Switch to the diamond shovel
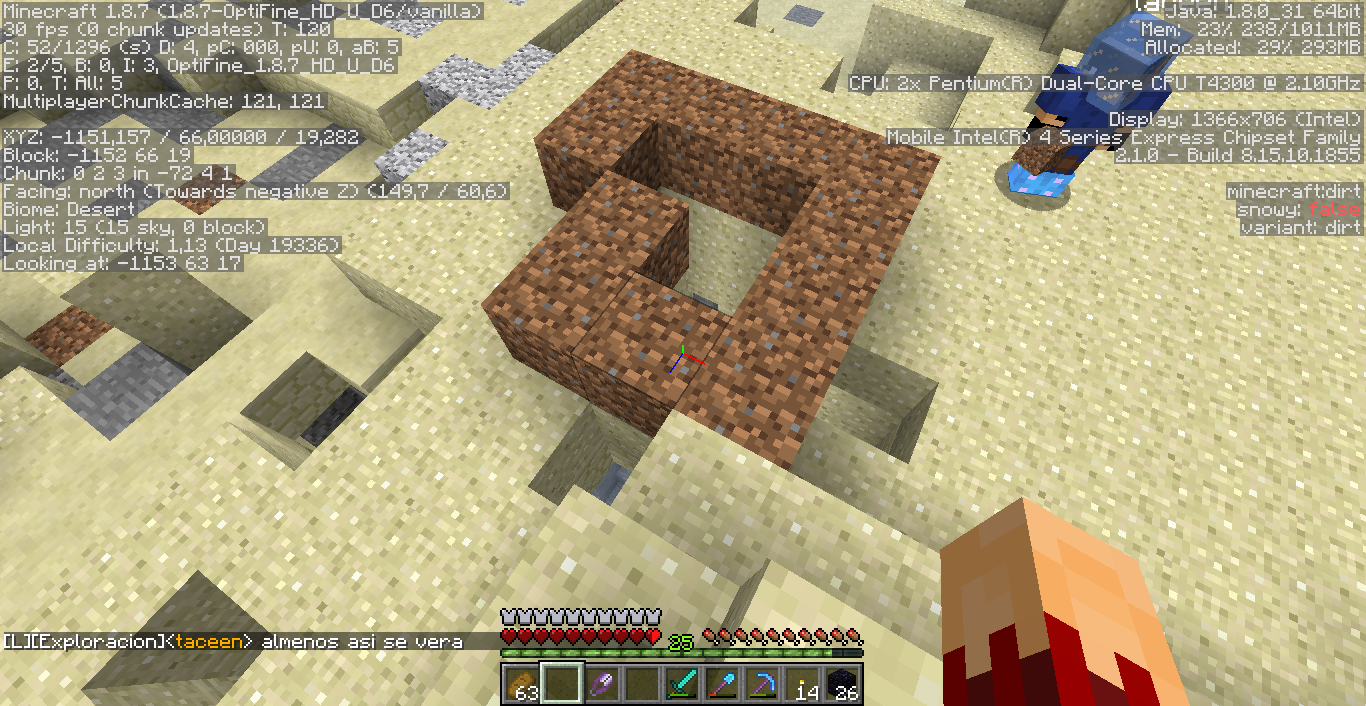Screen dimensions: 1366x706 click(721, 684)
